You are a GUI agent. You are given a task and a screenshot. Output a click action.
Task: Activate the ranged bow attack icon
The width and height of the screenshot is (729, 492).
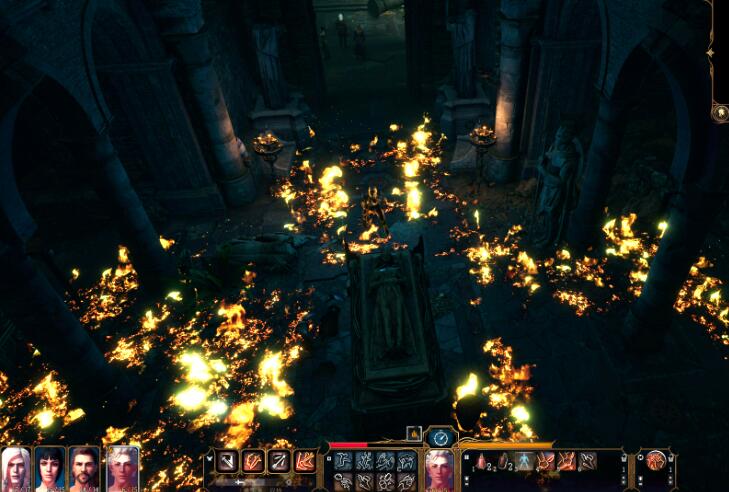click(x=279, y=462)
